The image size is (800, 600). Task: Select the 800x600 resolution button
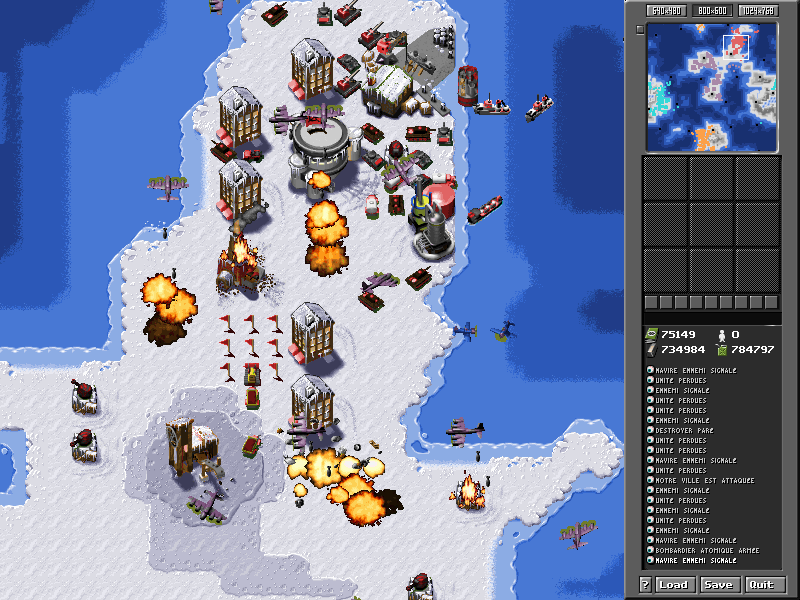point(711,11)
